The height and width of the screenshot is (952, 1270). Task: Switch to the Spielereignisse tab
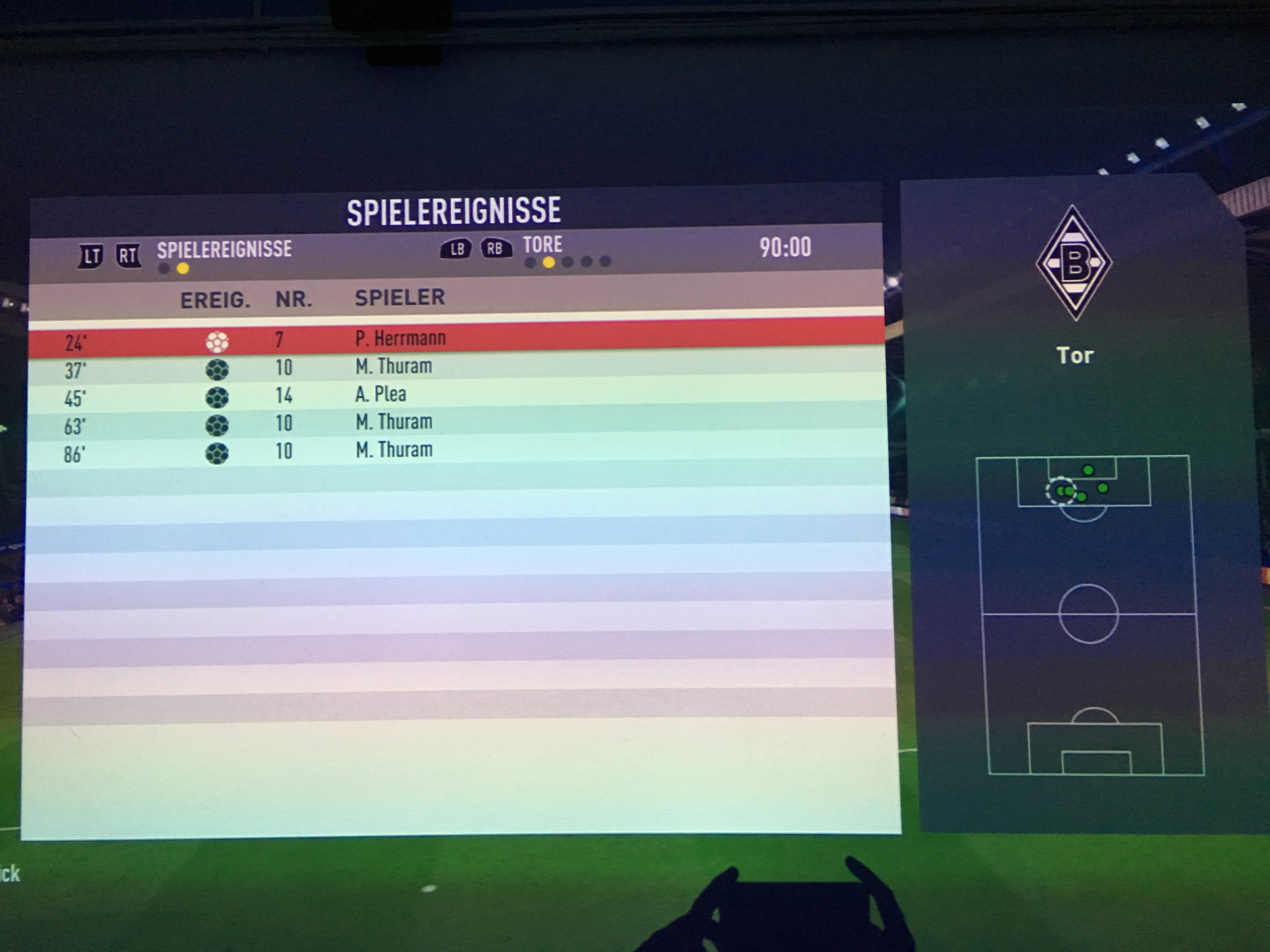[x=224, y=250]
